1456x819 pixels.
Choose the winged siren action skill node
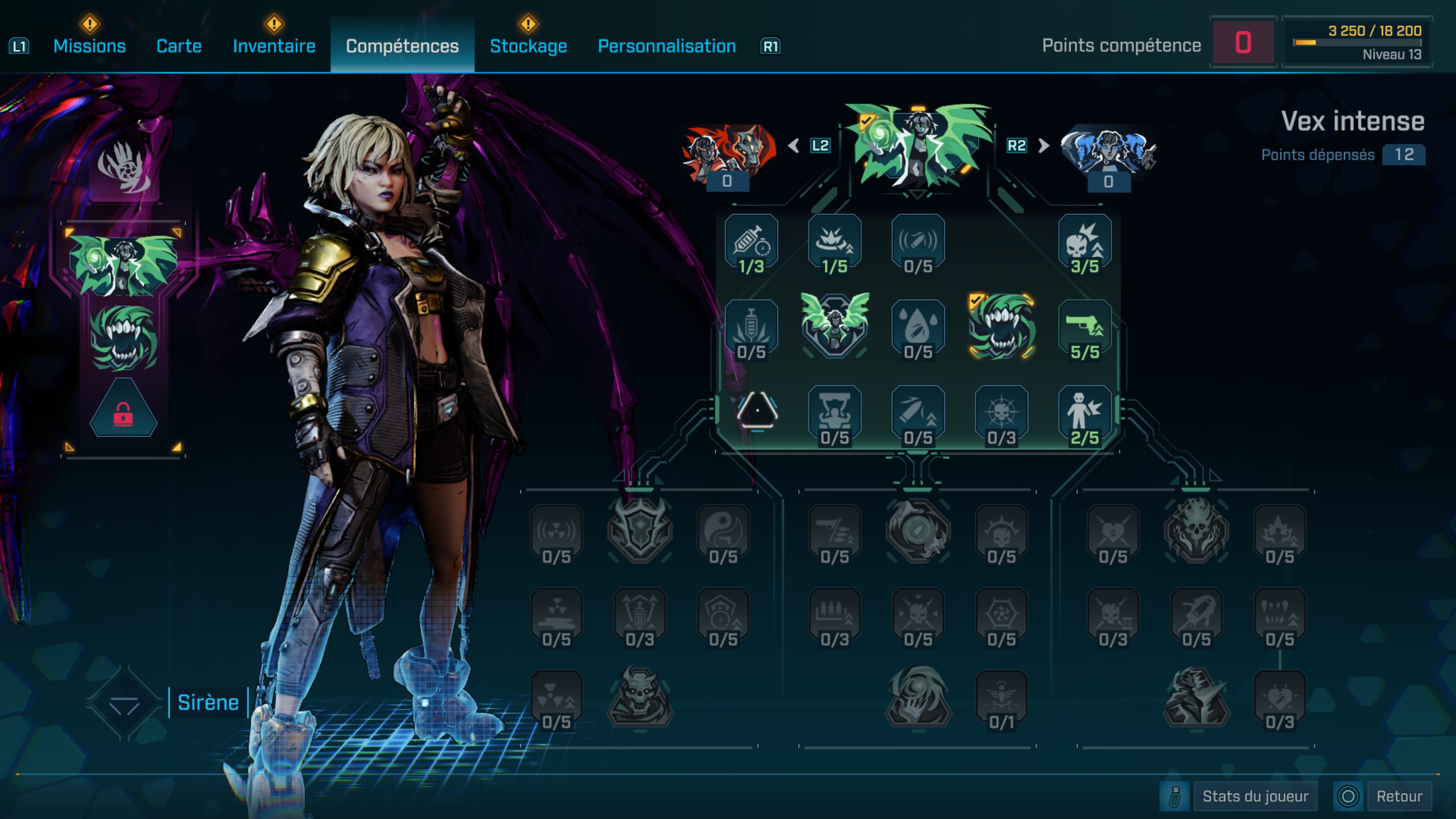pos(835,326)
